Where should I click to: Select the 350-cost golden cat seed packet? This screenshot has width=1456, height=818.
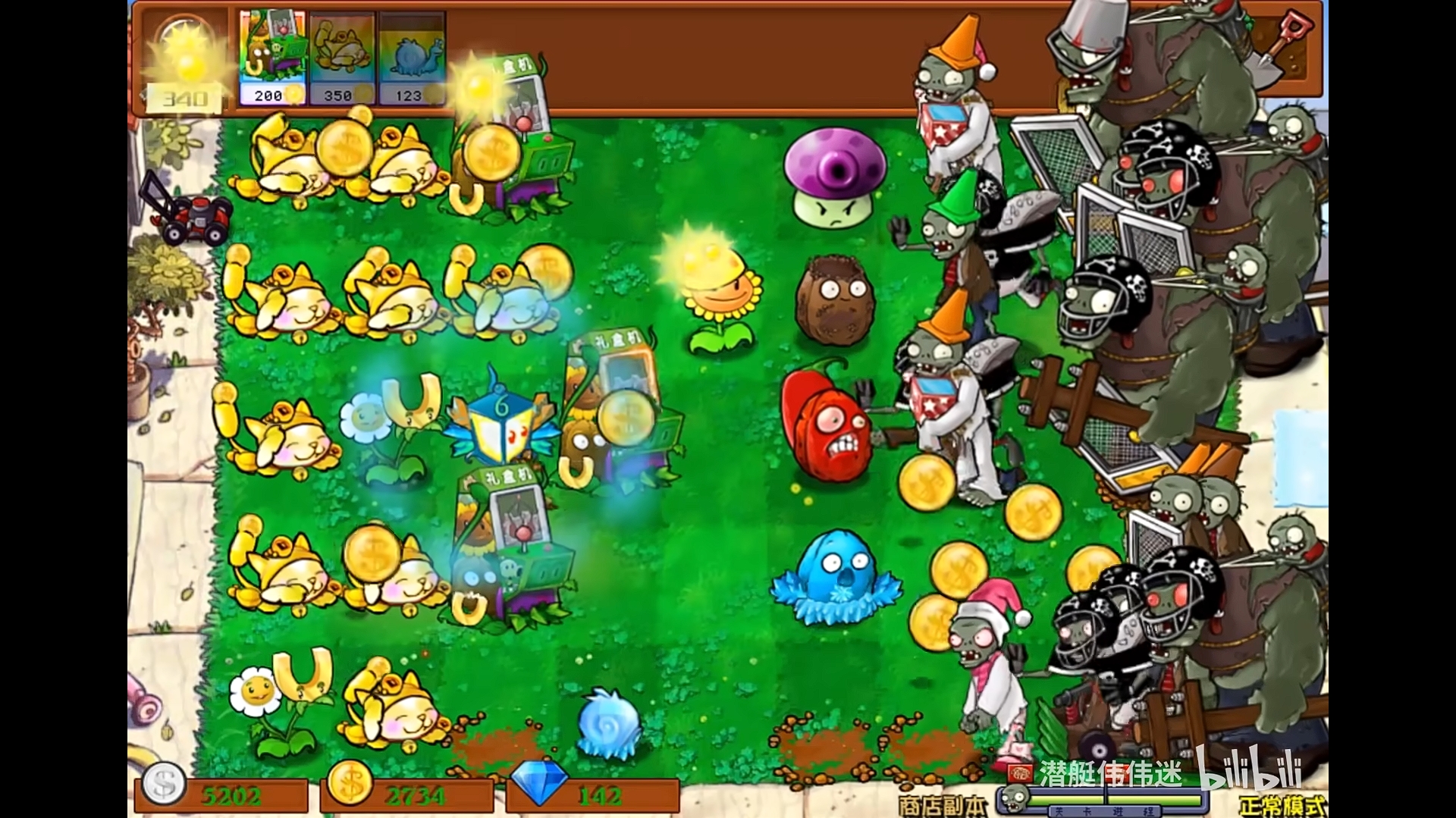click(342, 53)
